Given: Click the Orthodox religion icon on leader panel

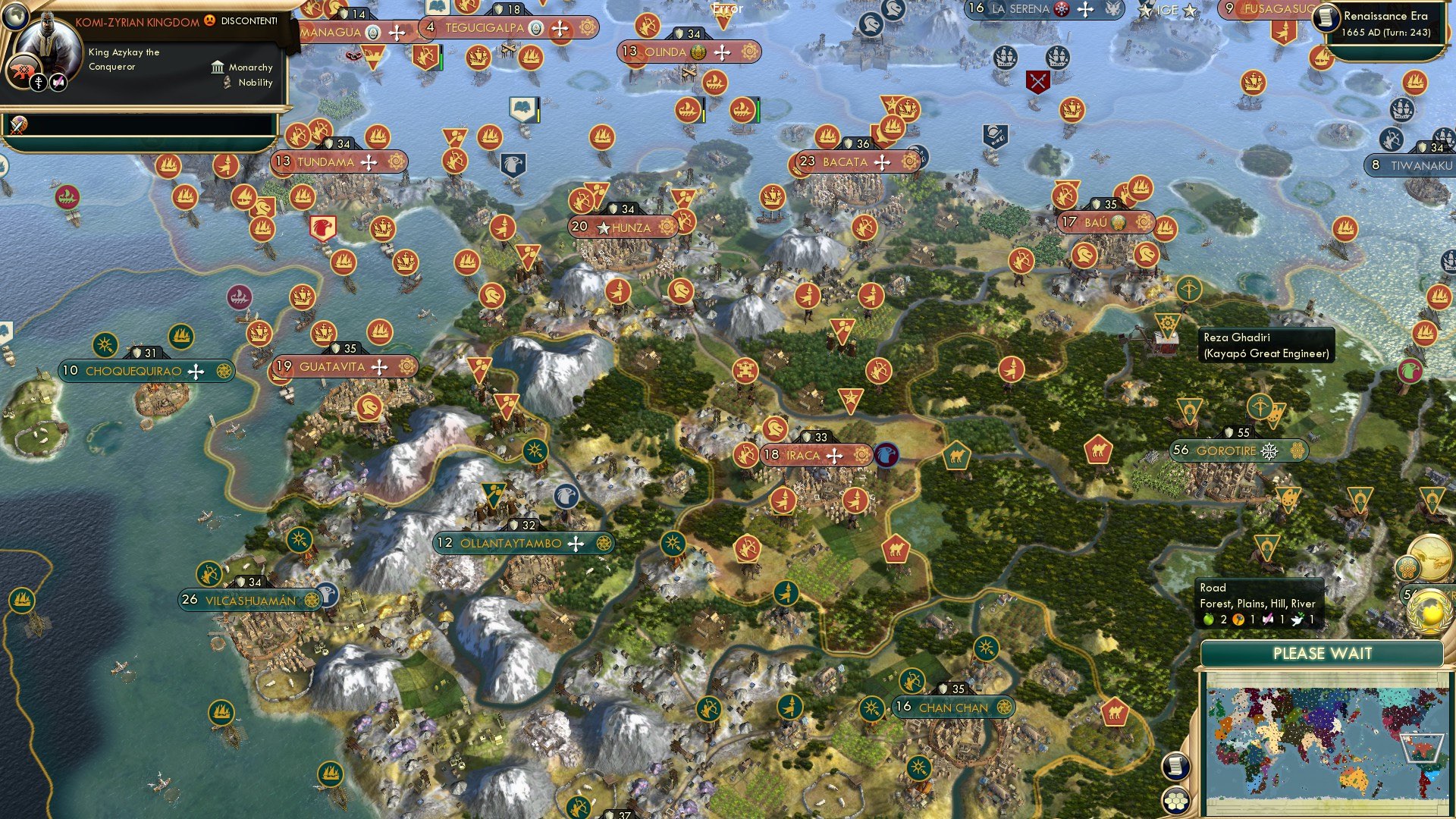Looking at the screenshot, I should coord(39,83).
